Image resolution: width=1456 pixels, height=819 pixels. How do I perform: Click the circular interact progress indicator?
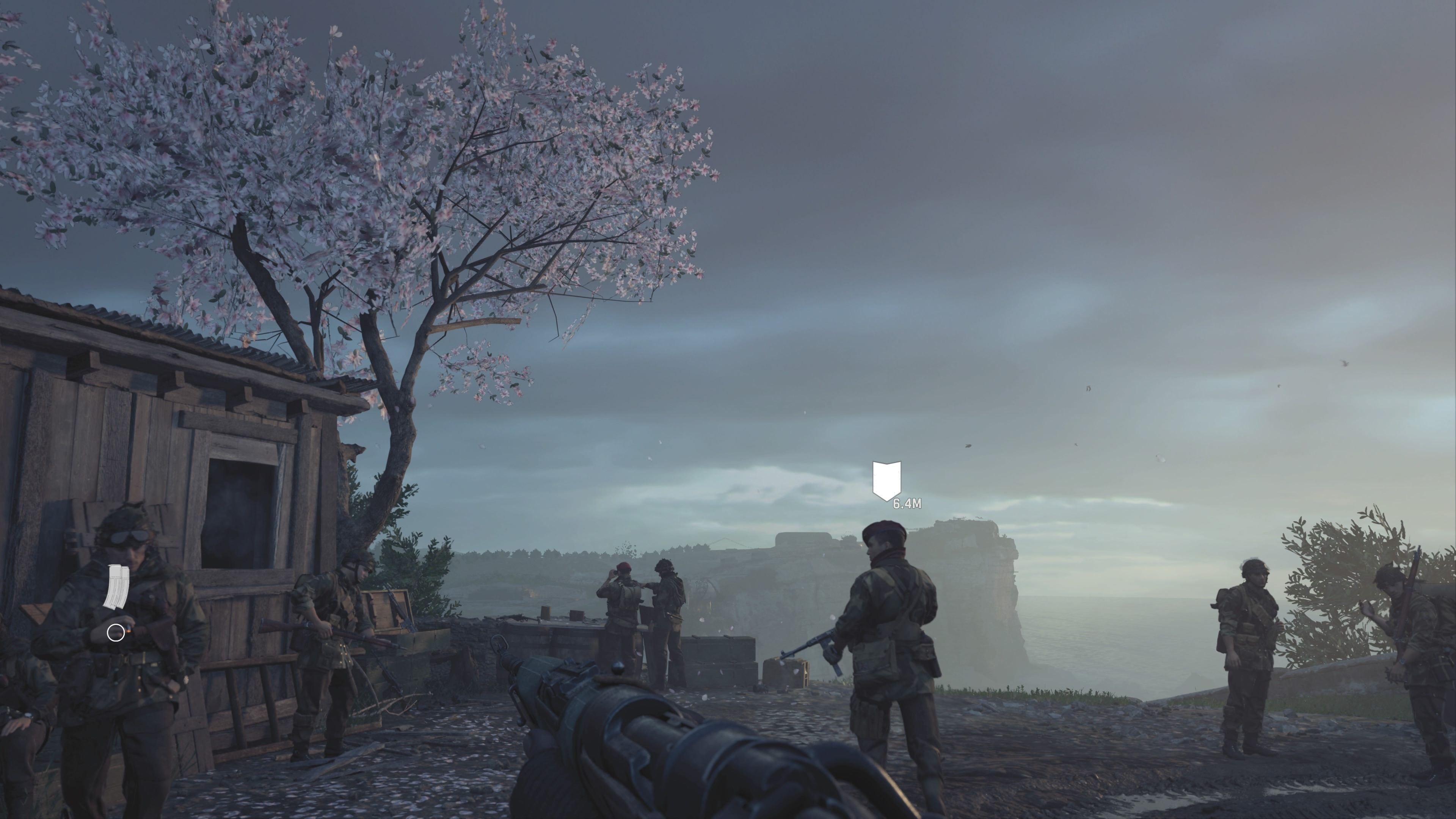[x=116, y=633]
